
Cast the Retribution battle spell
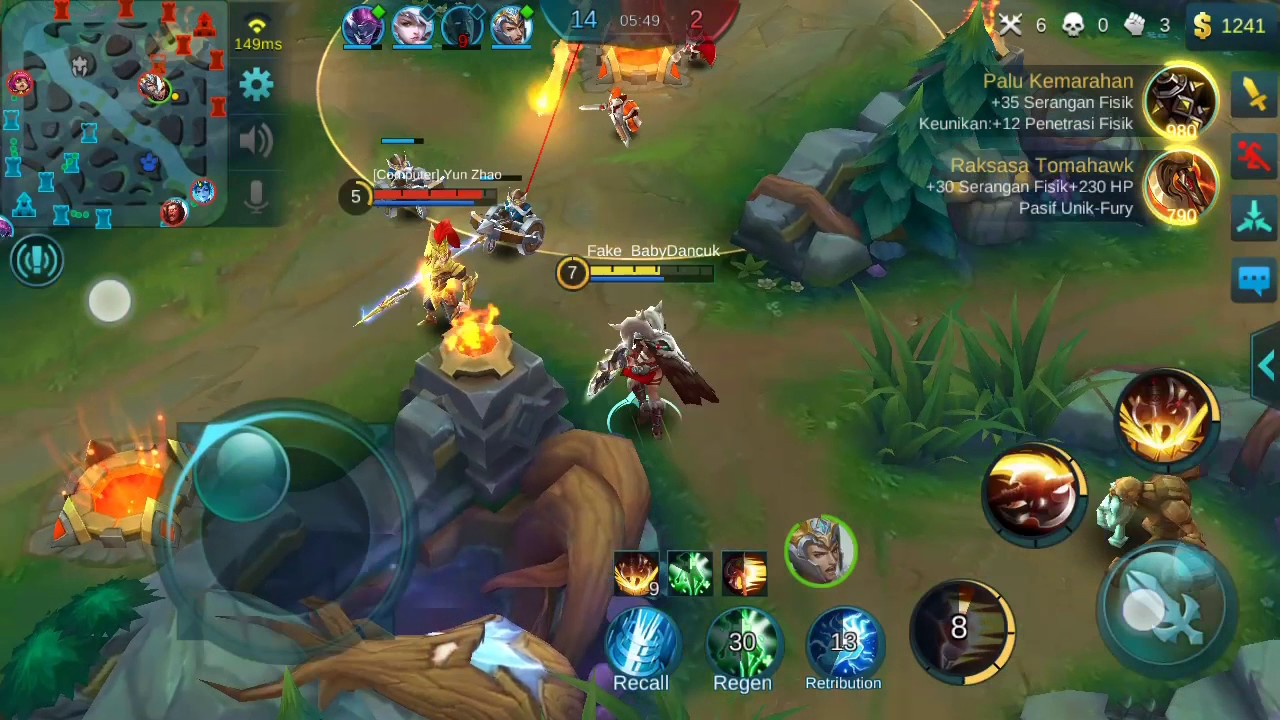(843, 644)
